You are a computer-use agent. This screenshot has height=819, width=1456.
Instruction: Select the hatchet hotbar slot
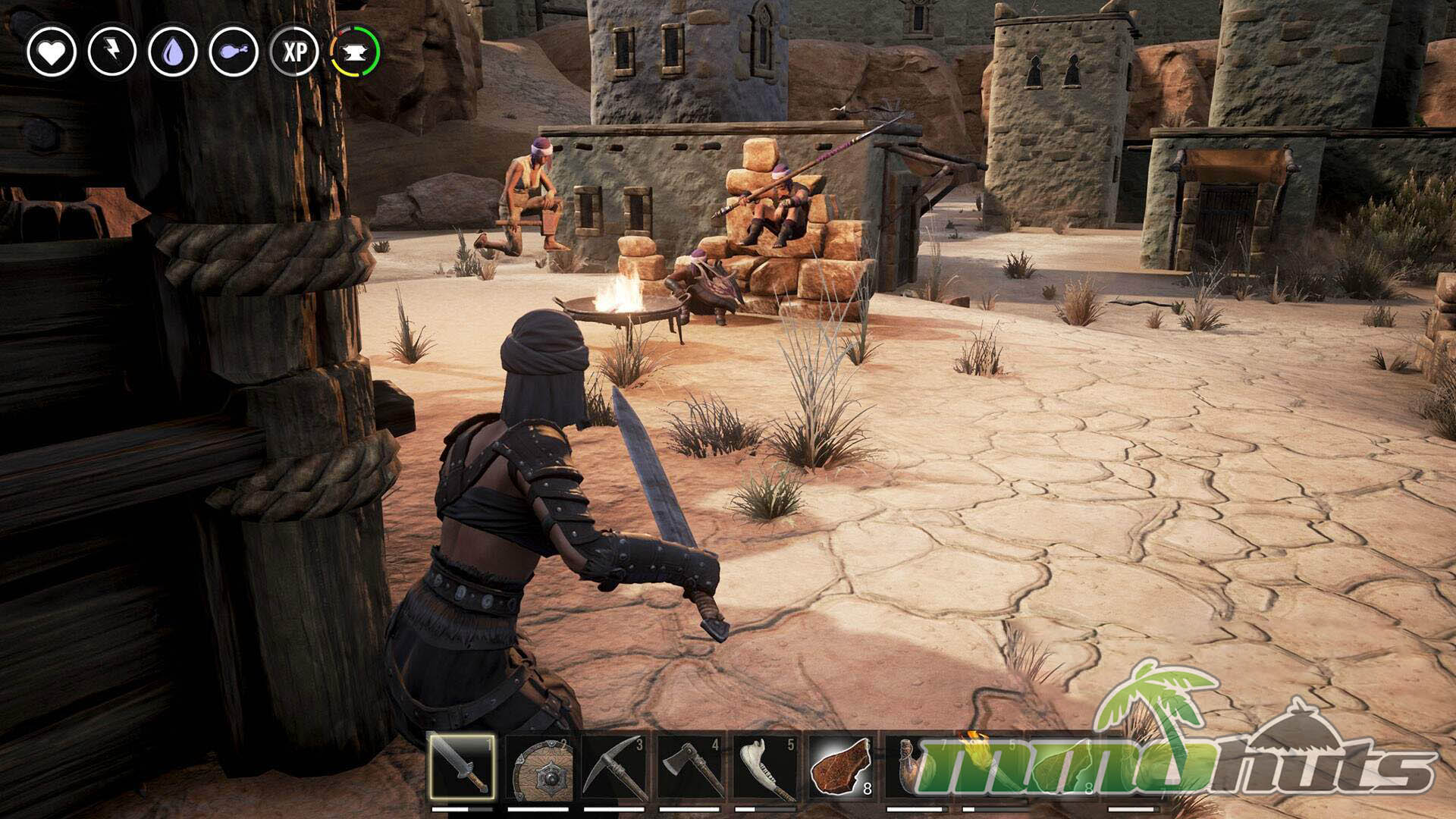[690, 767]
